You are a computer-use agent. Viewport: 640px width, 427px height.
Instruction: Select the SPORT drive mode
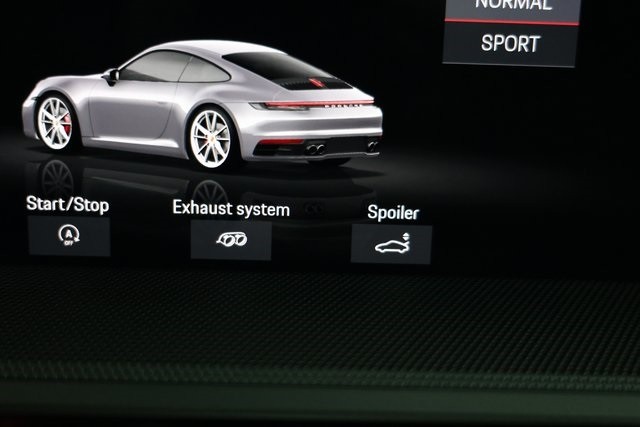510,44
